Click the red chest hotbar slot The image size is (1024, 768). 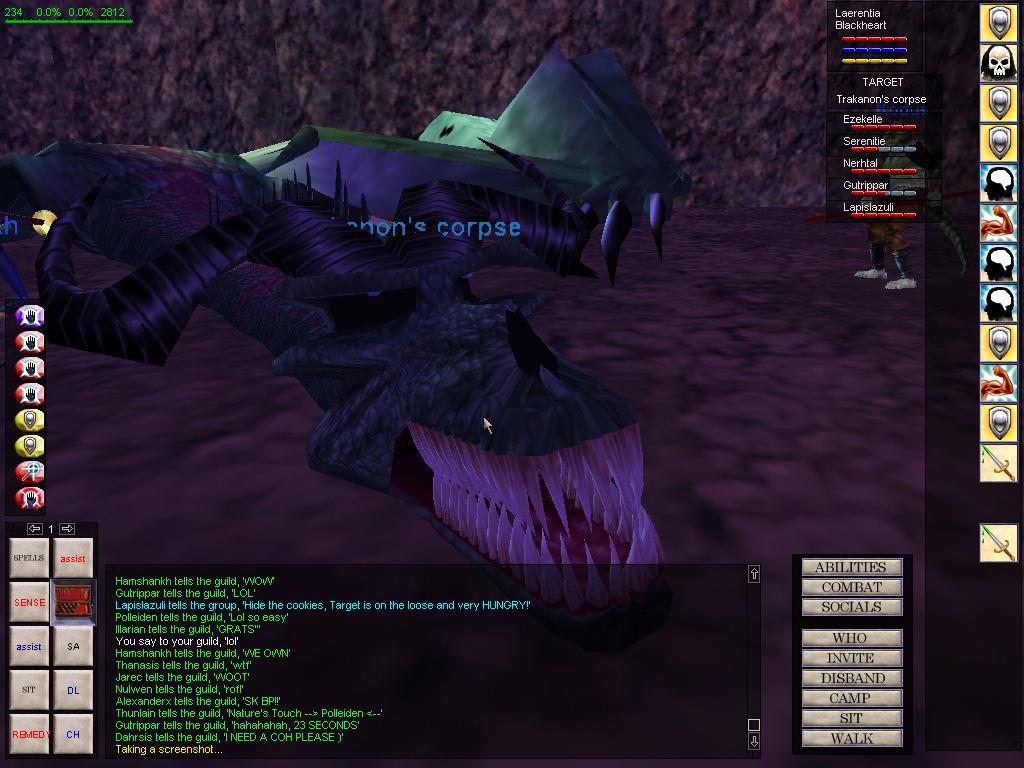pos(73,602)
